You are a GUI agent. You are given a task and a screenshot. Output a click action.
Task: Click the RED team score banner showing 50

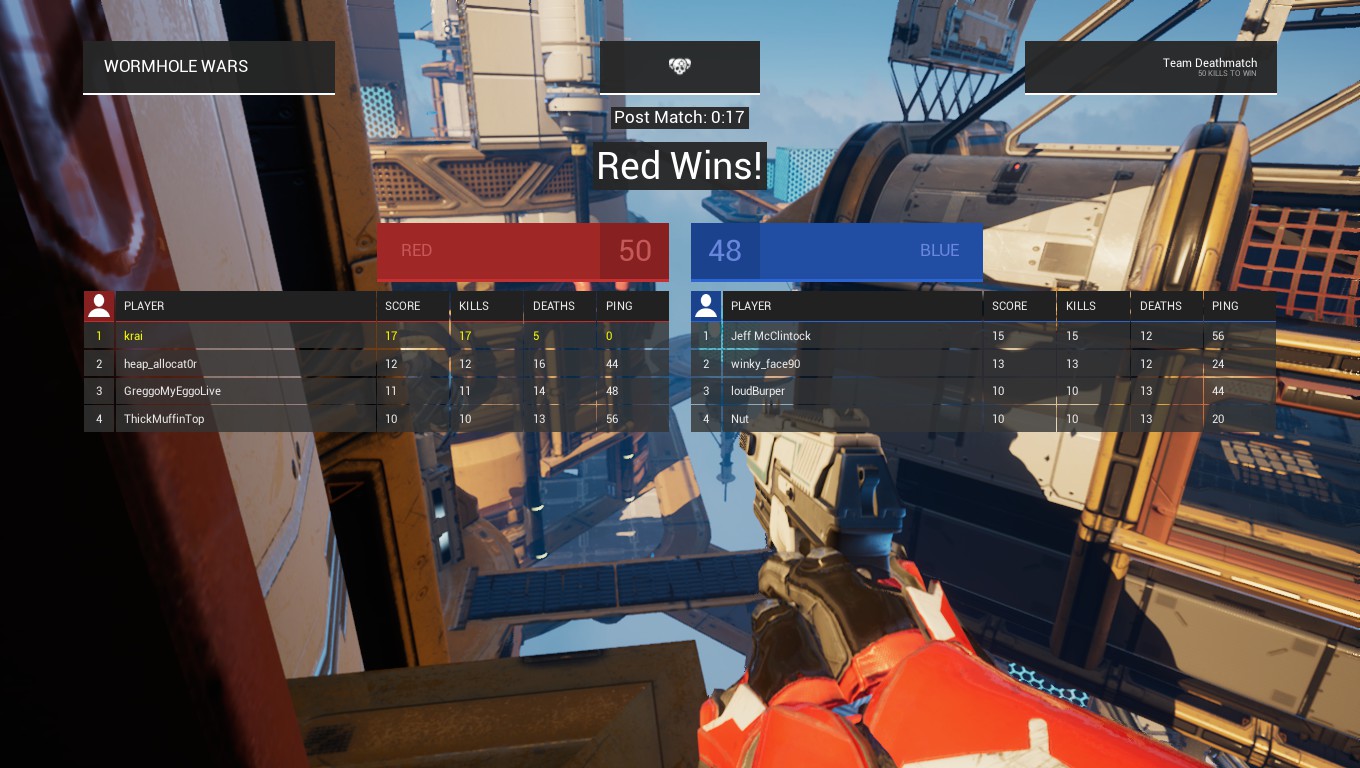click(522, 251)
